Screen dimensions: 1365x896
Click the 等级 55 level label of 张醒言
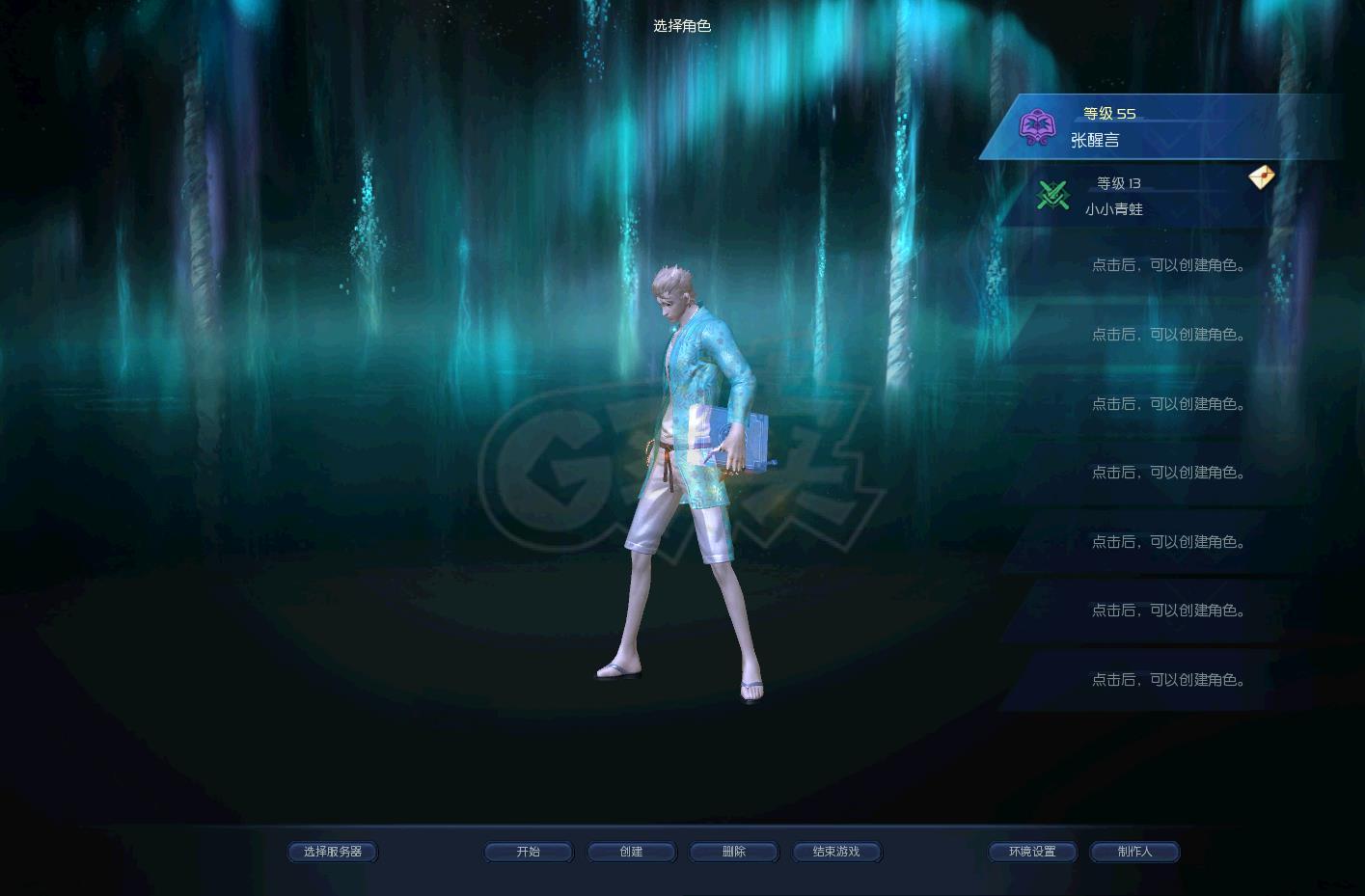coord(1108,113)
